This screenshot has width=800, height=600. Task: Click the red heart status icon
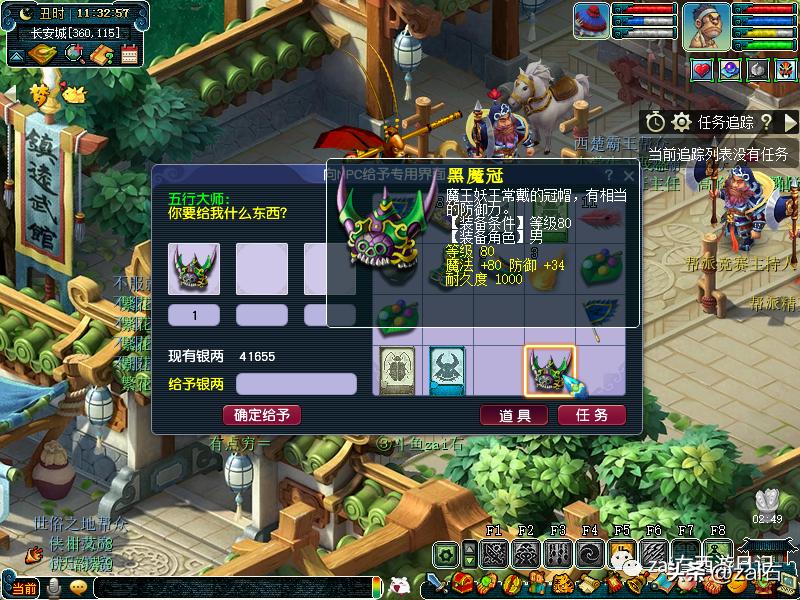click(702, 70)
